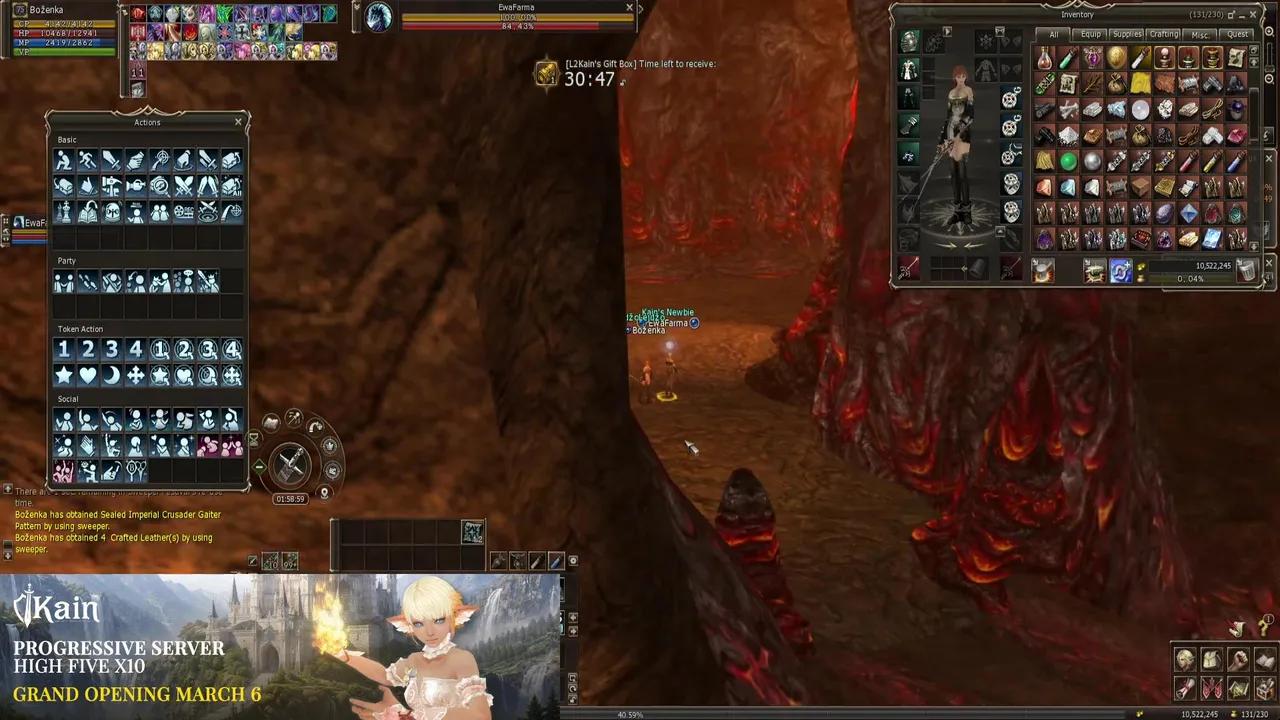Click the inventory scrollbar down arrow
Viewport: 1280px width, 720px height.
click(1254, 246)
